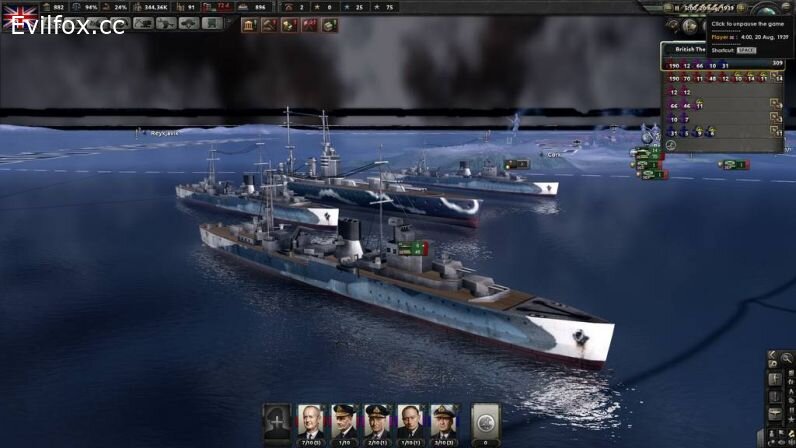This screenshot has height=448, width=796.
Task: Add a new army with the silhouette plus slot
Action: click(277, 422)
